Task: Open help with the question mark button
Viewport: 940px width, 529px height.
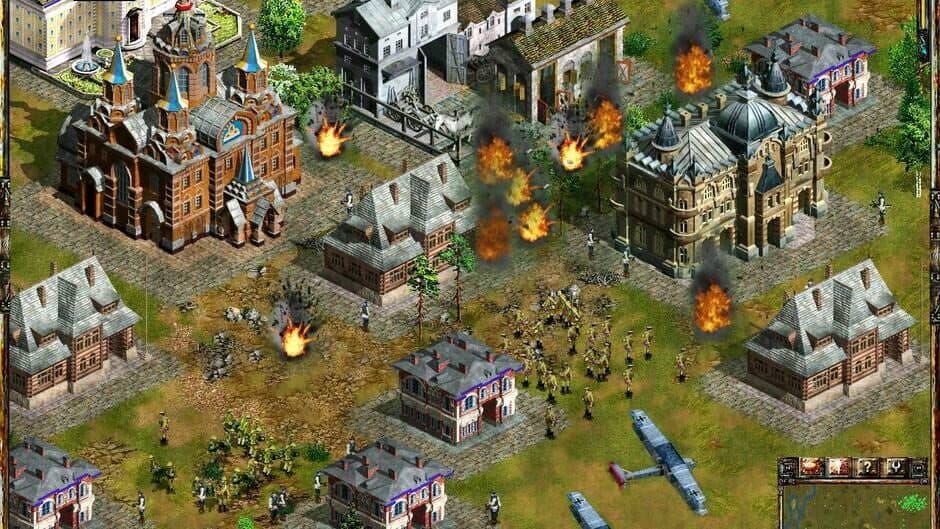Action: [867, 467]
